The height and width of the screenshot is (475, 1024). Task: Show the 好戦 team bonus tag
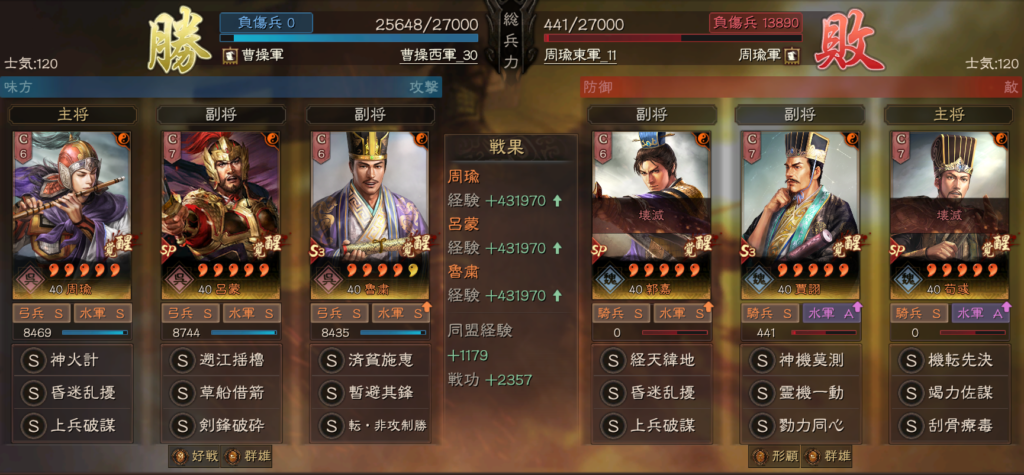[196, 457]
